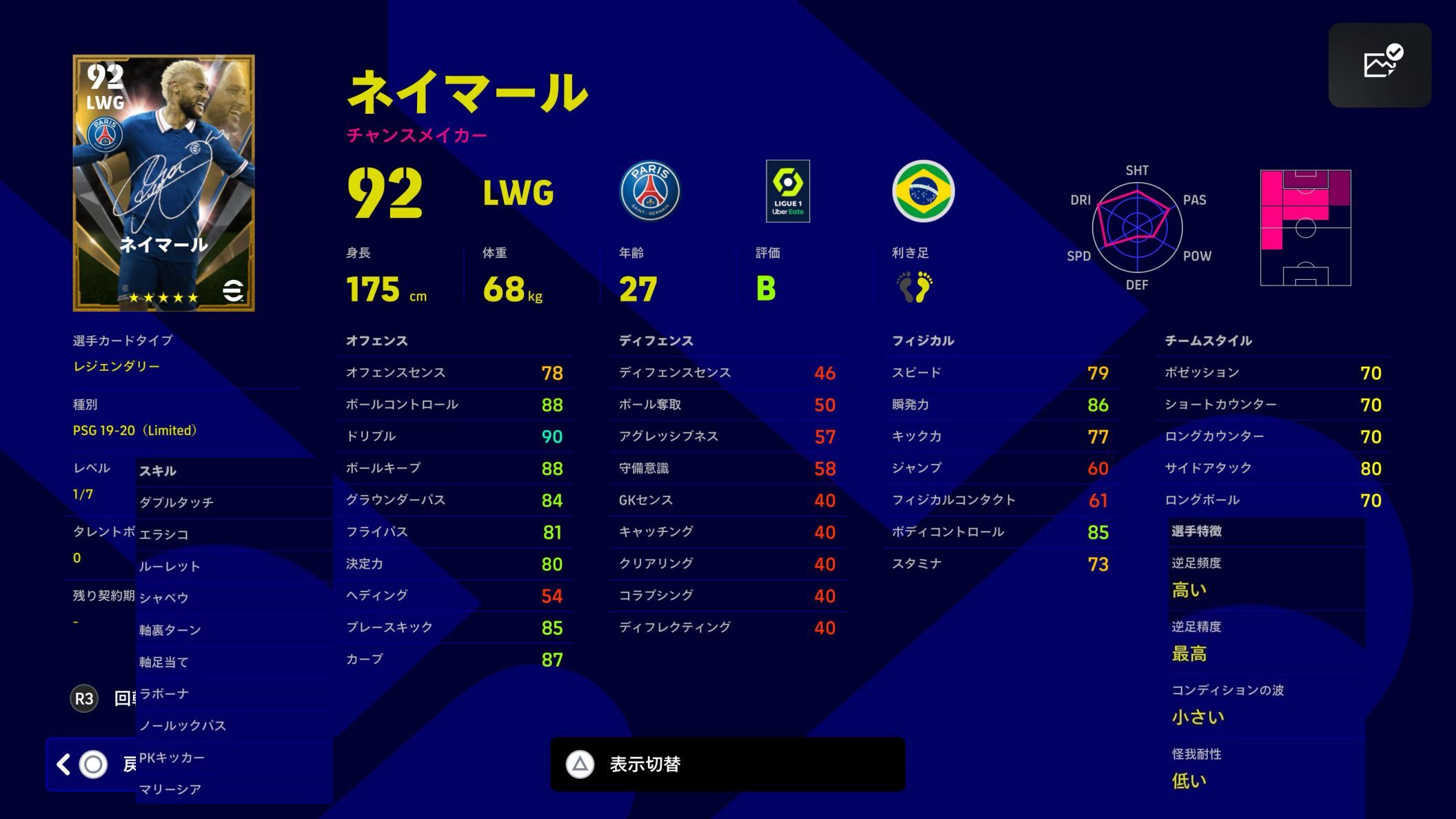Screen dimensions: 1456x819
Task: Open the screenshot capture icon at top right
Action: click(x=1381, y=63)
